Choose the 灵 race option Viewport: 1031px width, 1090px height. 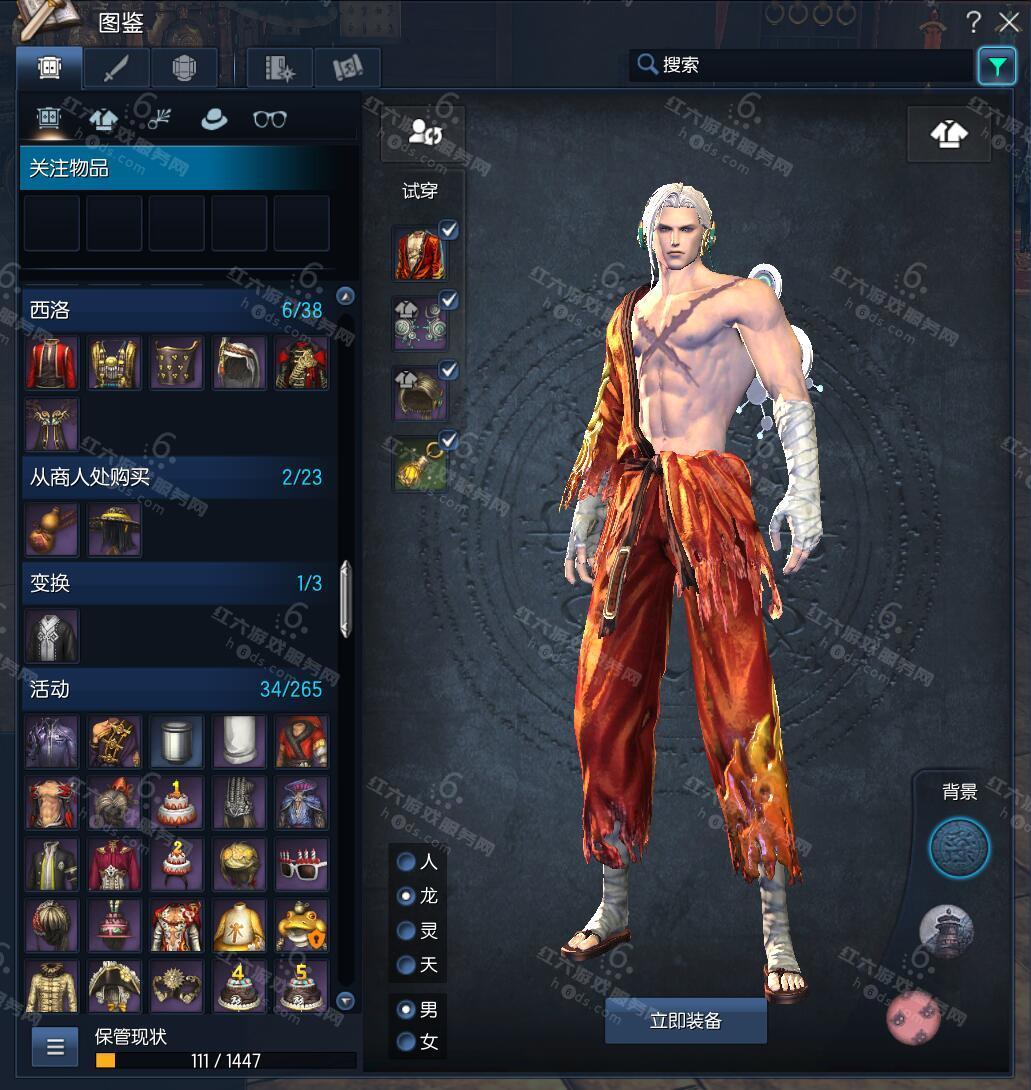(407, 931)
